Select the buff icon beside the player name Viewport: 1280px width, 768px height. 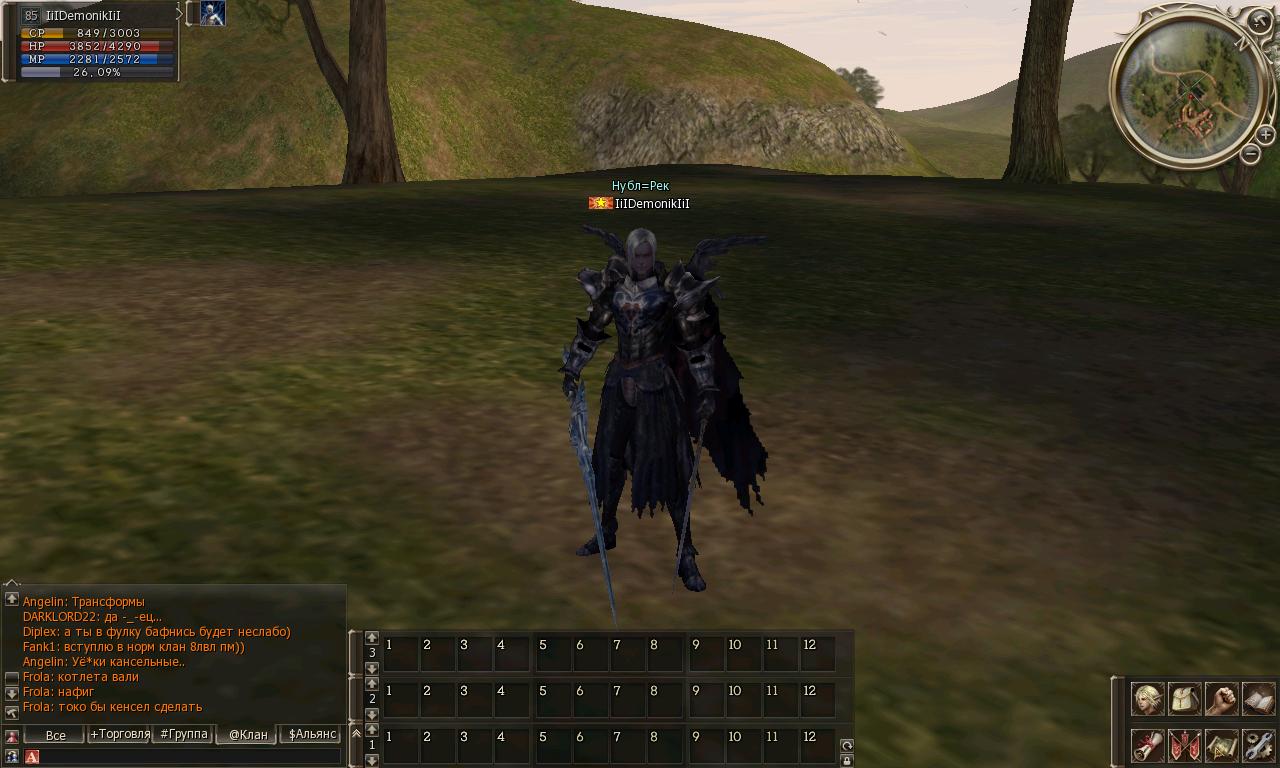point(212,13)
